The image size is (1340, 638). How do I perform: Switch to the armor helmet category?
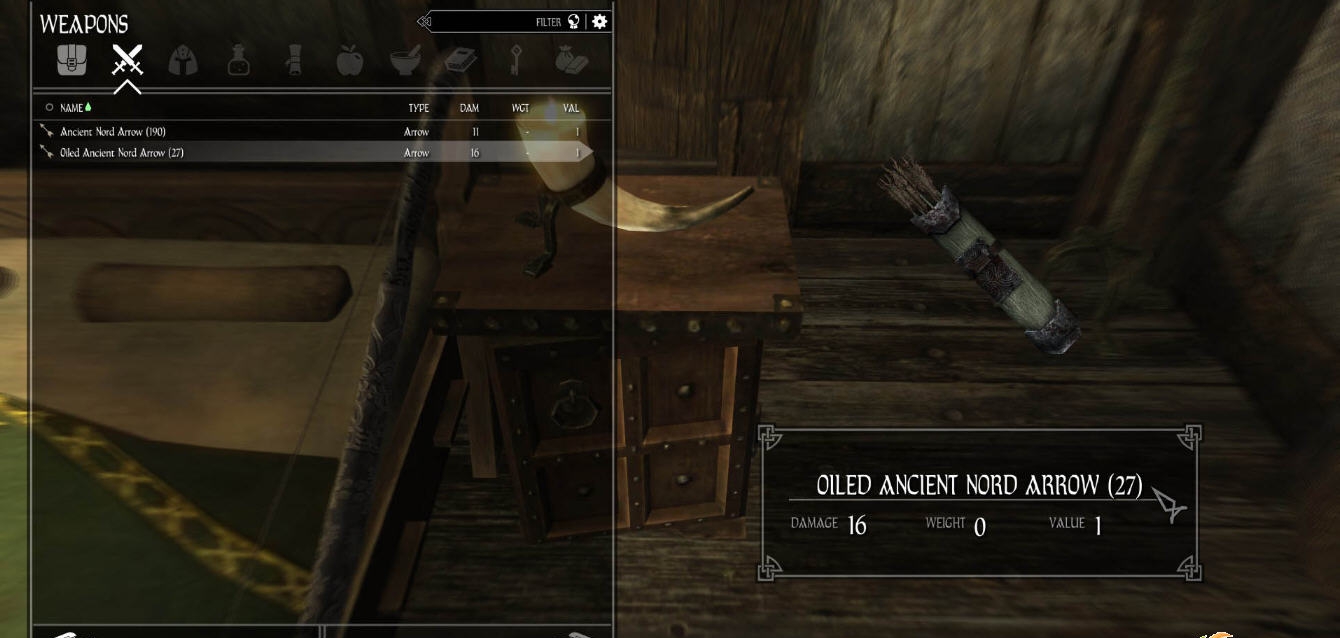[x=182, y=61]
